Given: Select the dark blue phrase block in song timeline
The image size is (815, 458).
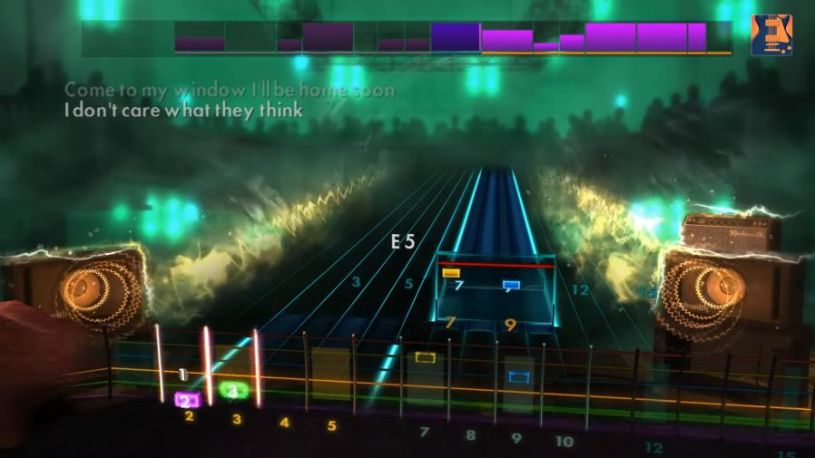Looking at the screenshot, I should coord(455,37).
